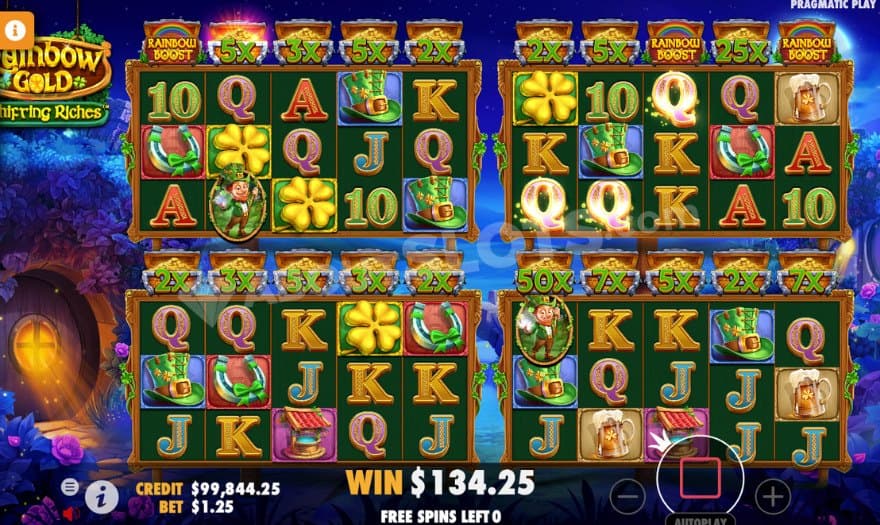Open the Autoplay settings
Screen dimensions: 880x525
[700, 519]
